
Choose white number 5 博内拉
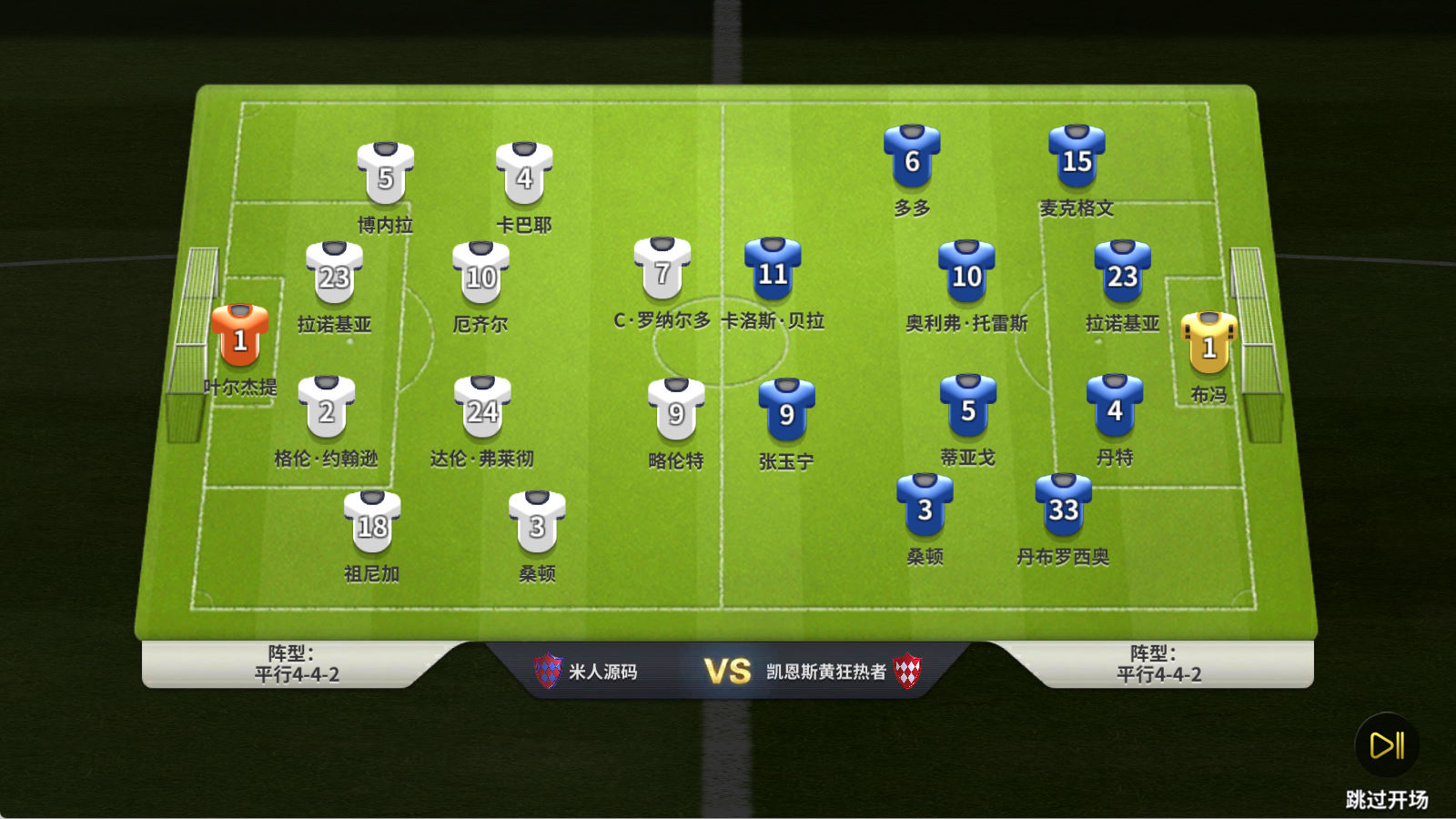[386, 173]
